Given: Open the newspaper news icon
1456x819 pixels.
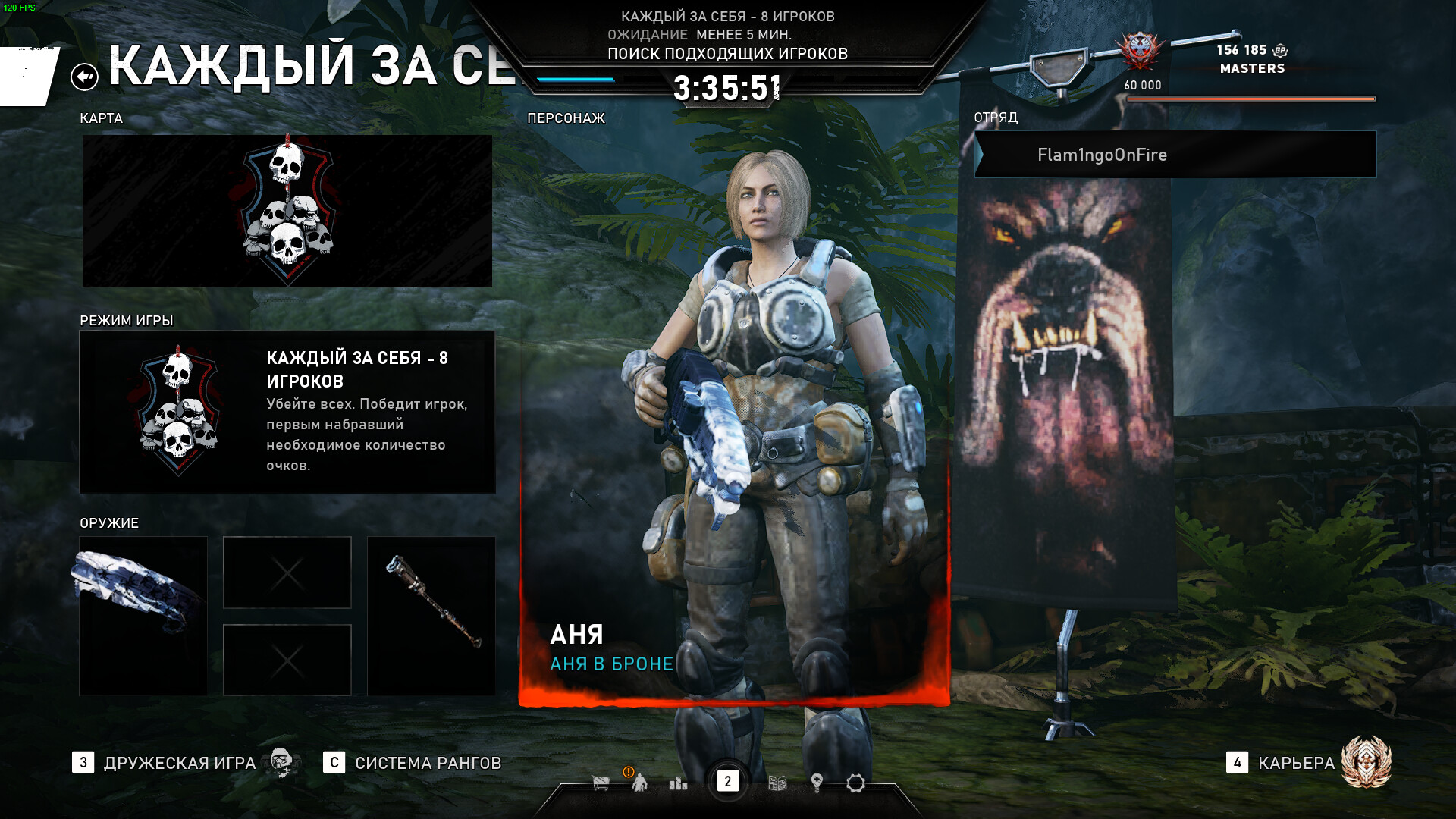Looking at the screenshot, I should 777,783.
